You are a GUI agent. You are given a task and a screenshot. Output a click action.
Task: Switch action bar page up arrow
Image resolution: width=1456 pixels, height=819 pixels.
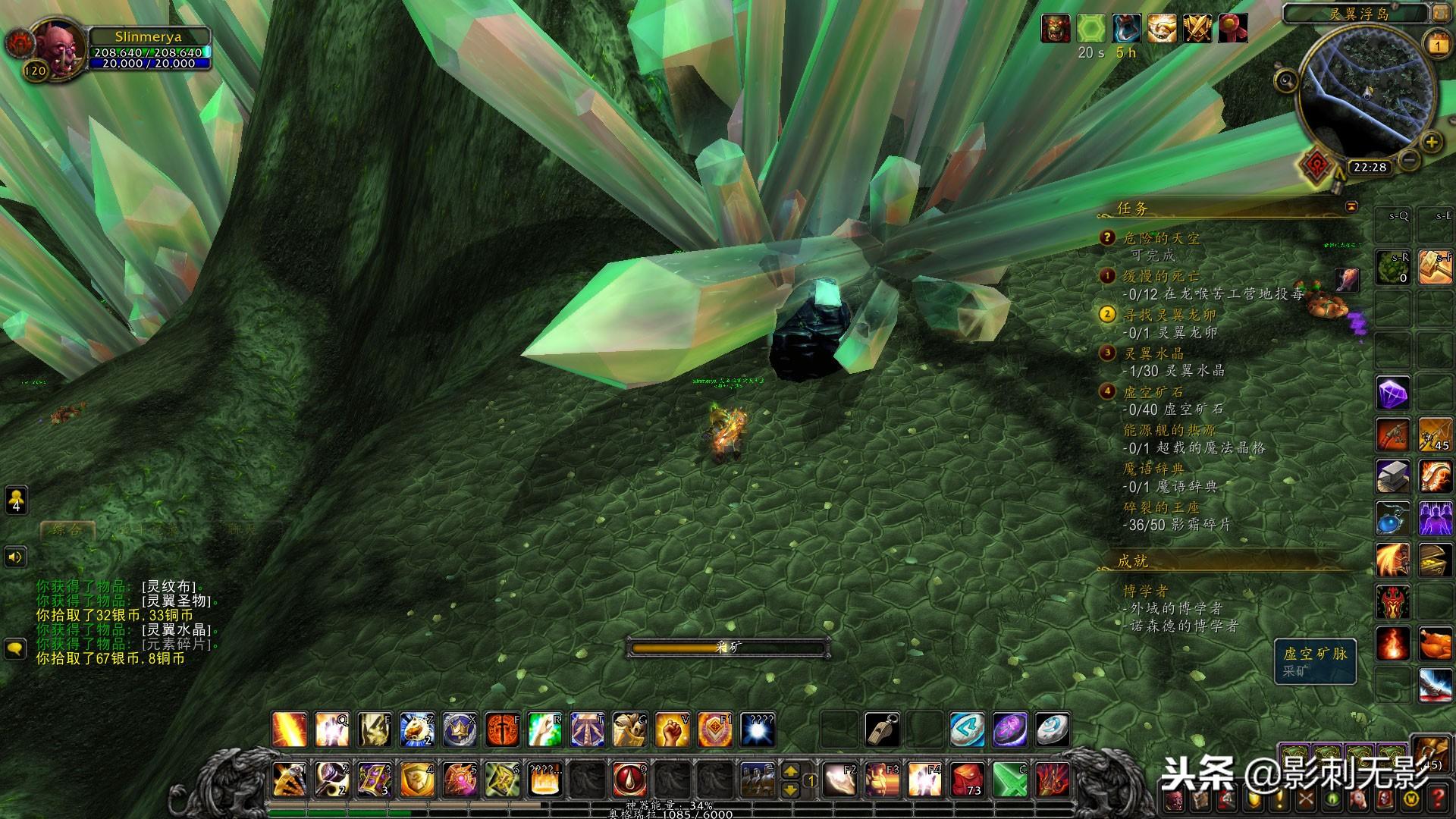pos(790,771)
